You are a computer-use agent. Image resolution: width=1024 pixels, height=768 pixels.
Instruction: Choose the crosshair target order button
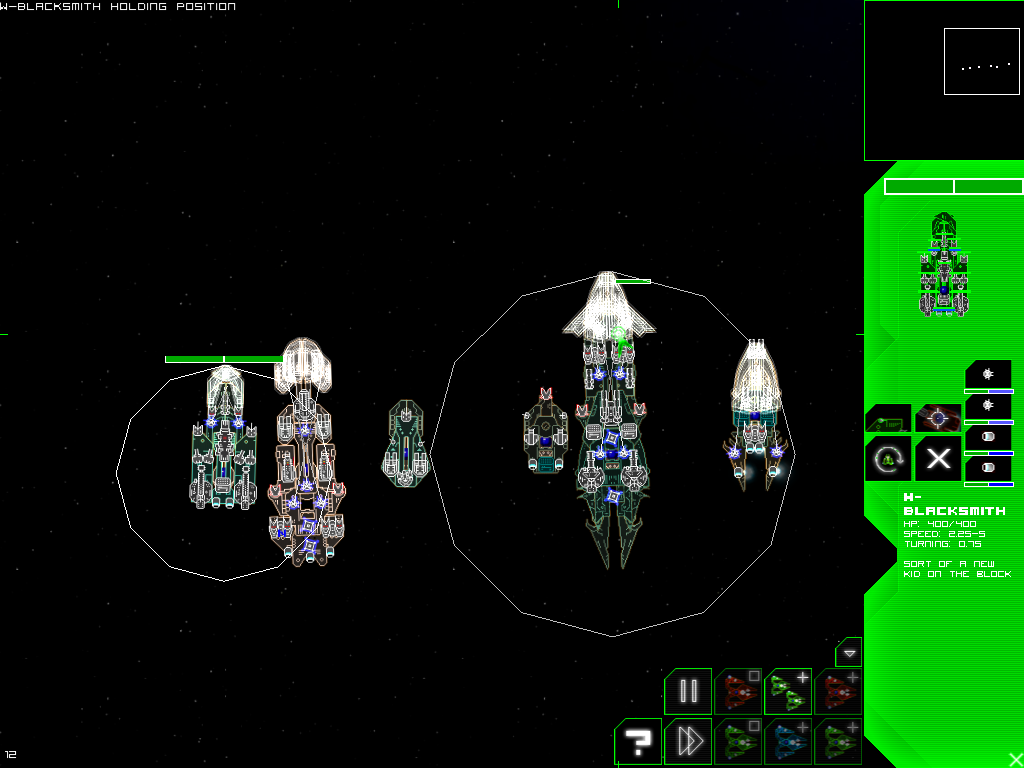[x=938, y=418]
